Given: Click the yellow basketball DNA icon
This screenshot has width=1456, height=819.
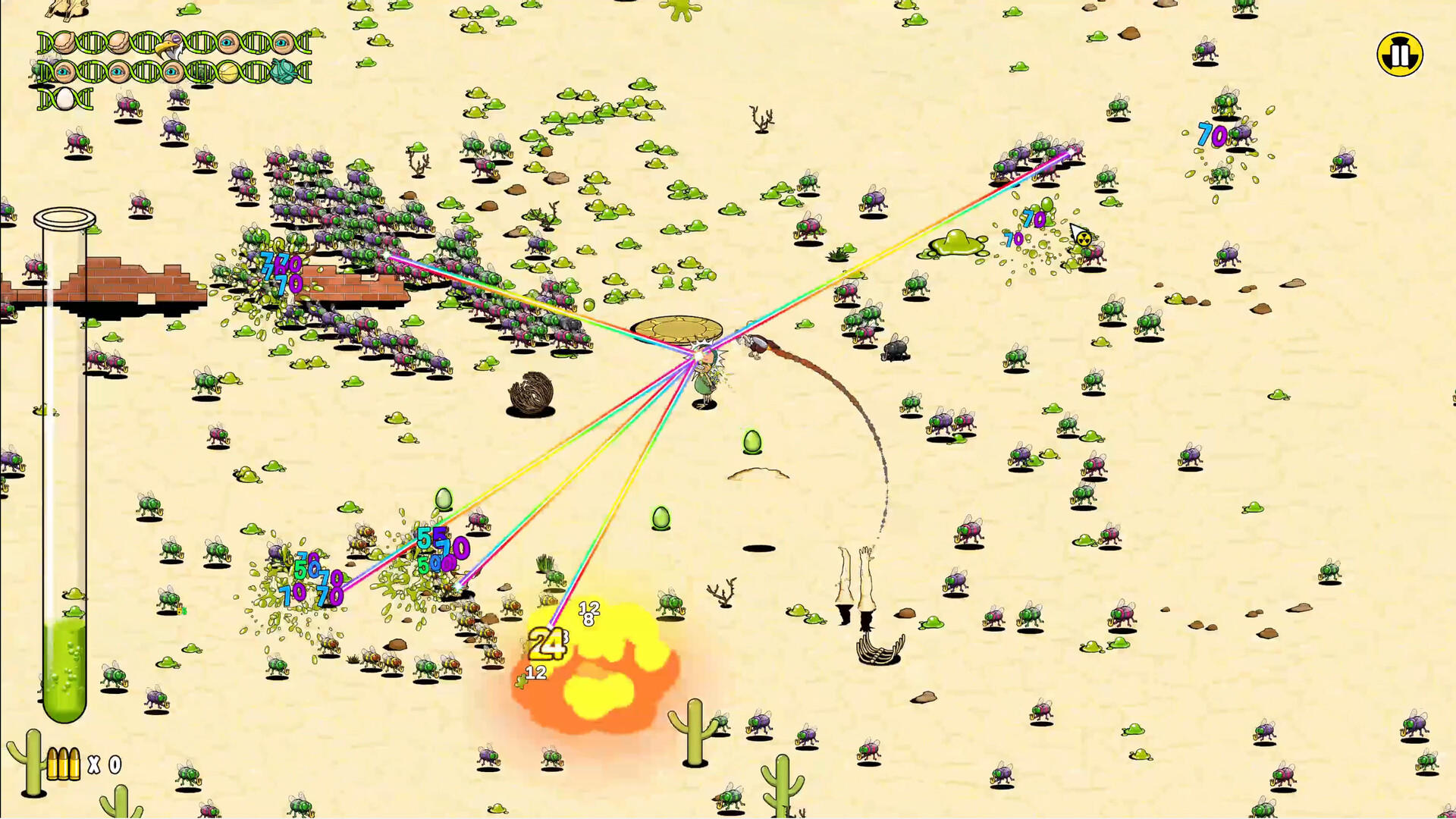Looking at the screenshot, I should tap(229, 72).
